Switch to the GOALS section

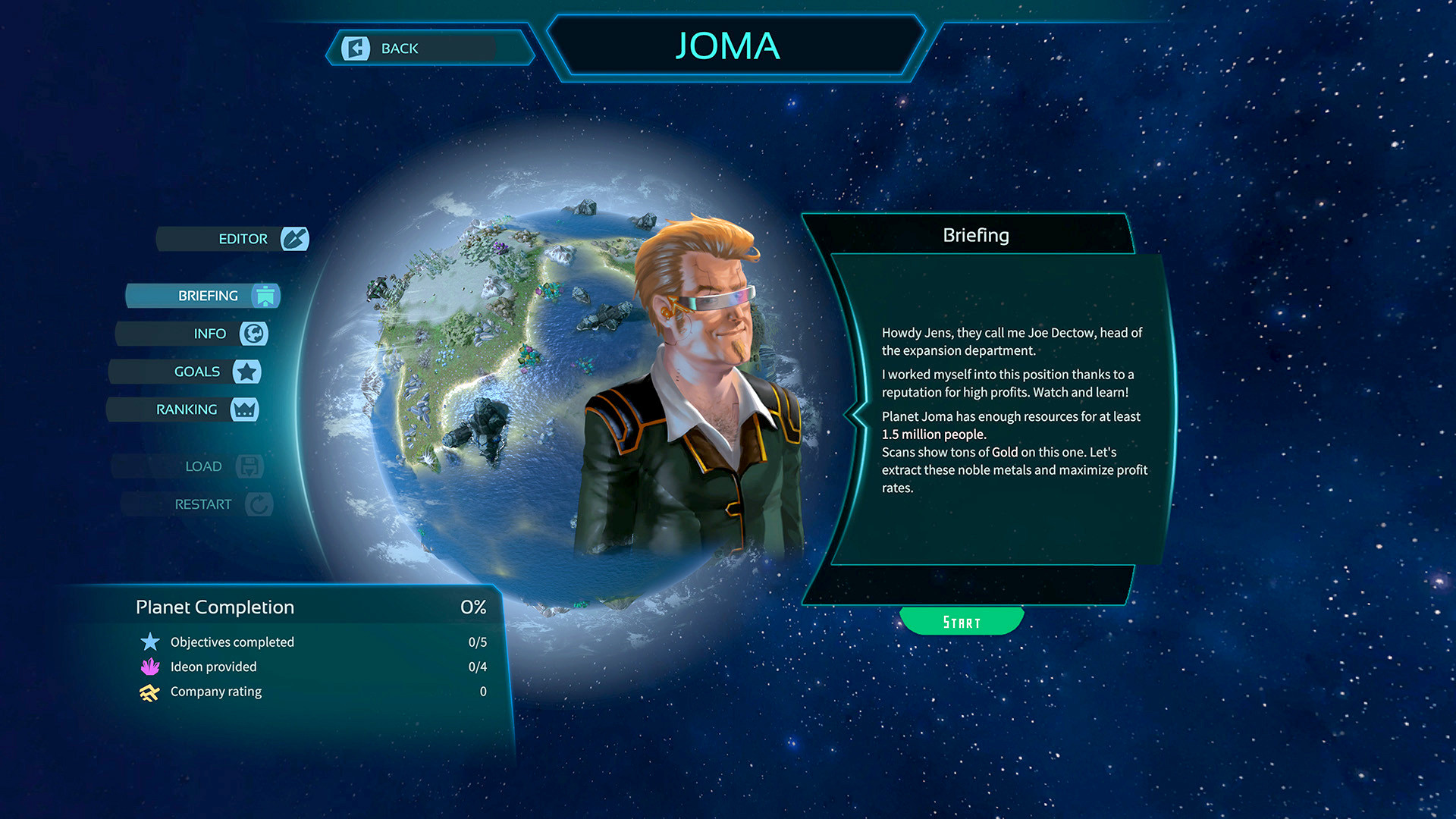tap(197, 372)
